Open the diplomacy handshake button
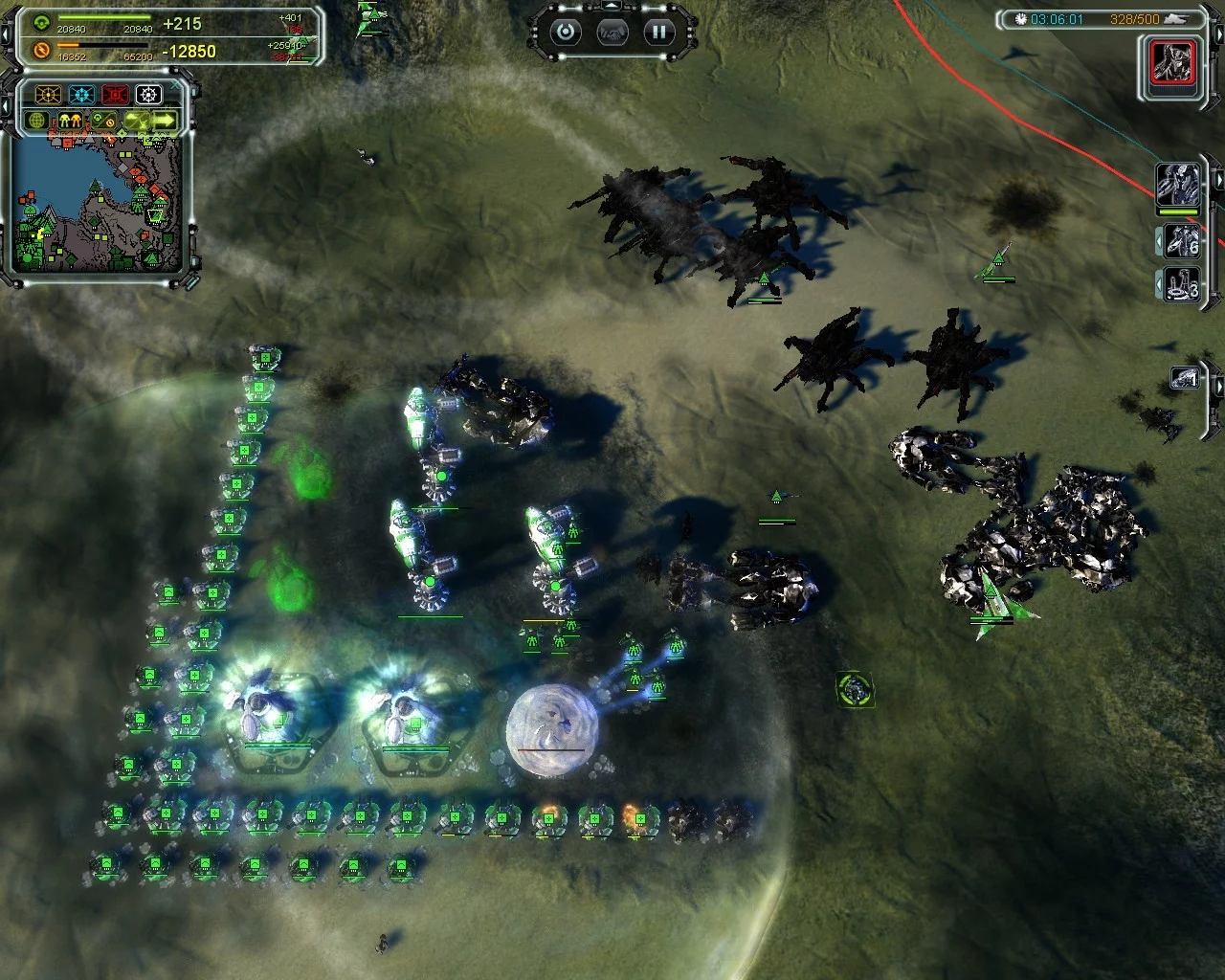Screen dimensions: 1225x980 click(612, 33)
